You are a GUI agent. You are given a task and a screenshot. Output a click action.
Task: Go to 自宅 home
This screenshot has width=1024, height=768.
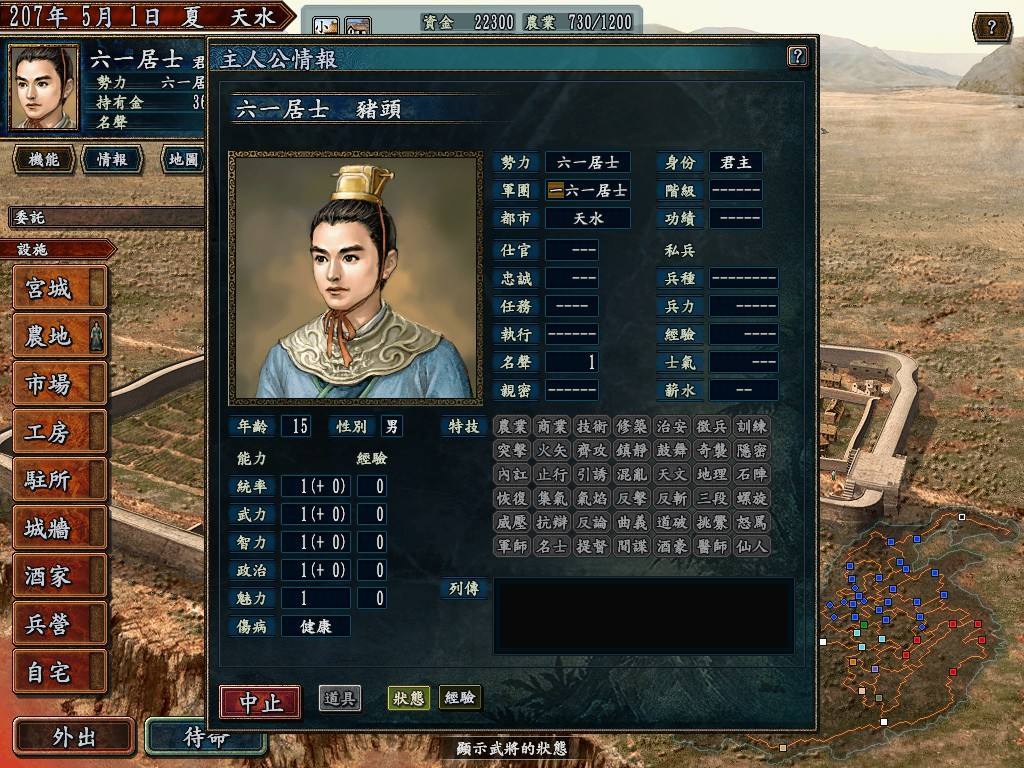point(59,672)
